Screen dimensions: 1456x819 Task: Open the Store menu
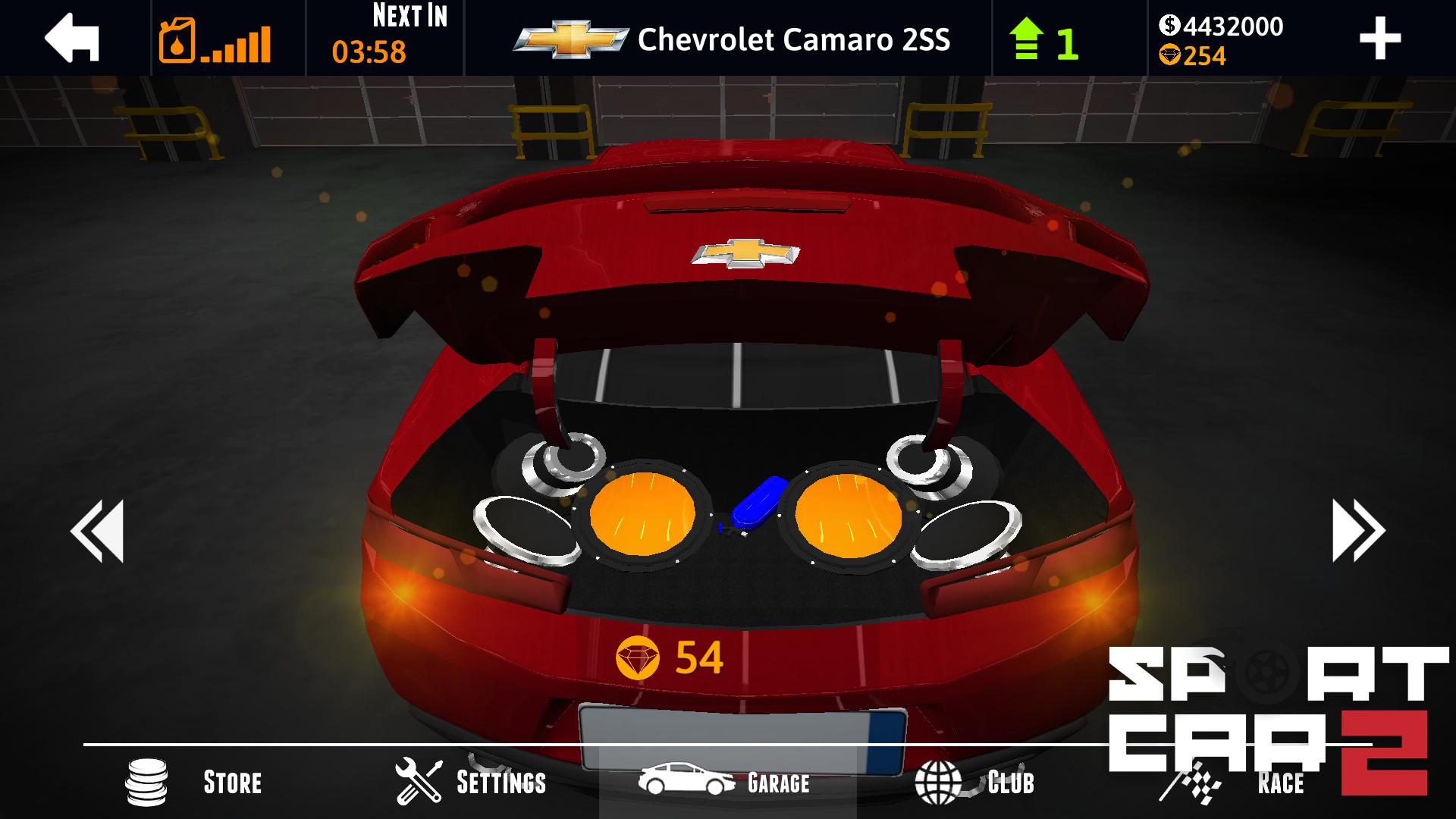[195, 782]
